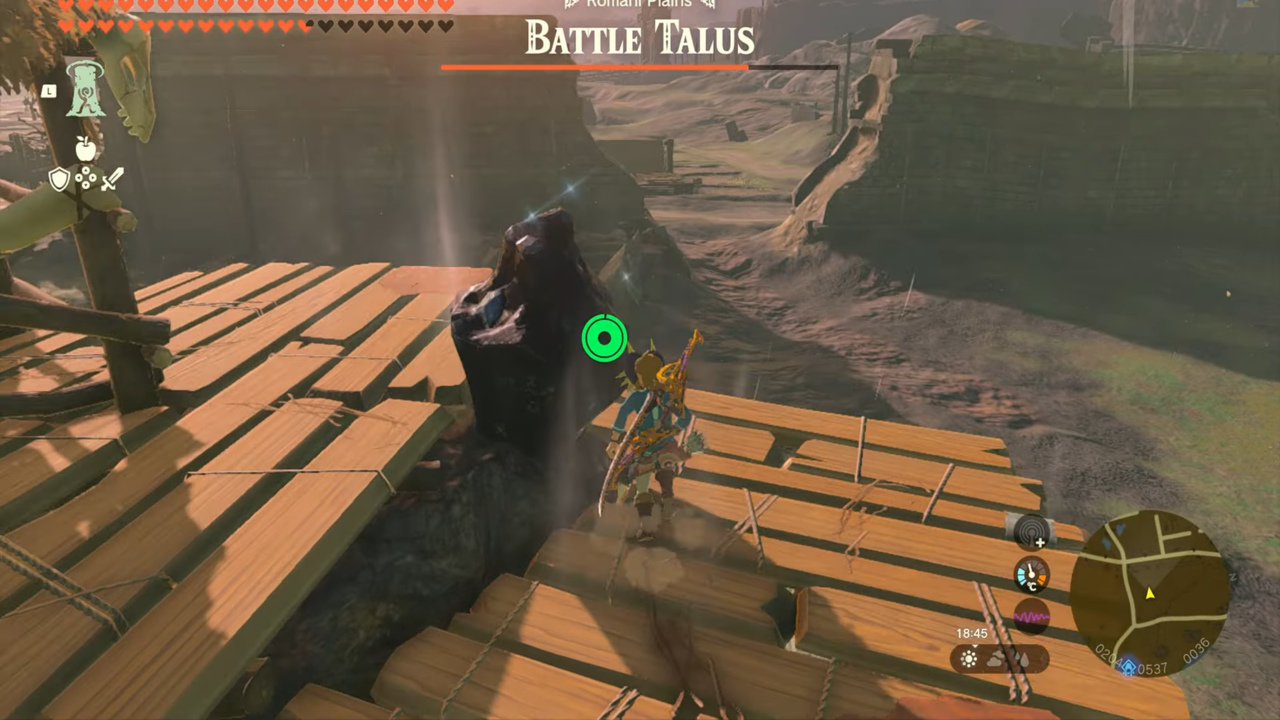This screenshot has height=720, width=1280.
Task: Select the Ultrahand ability icon above the L prompt
Action: coord(85,92)
